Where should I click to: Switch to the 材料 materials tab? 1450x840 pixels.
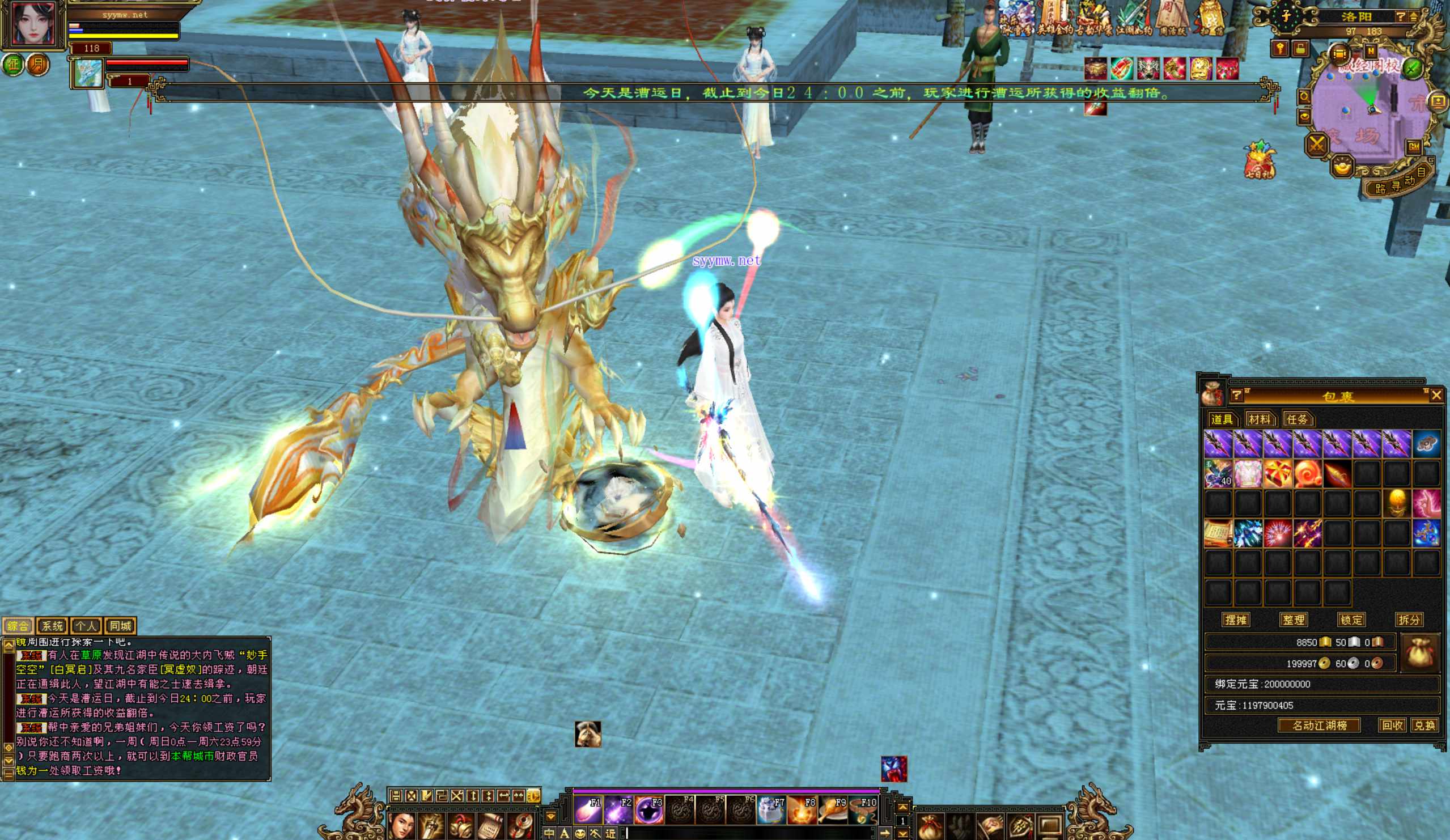1260,419
